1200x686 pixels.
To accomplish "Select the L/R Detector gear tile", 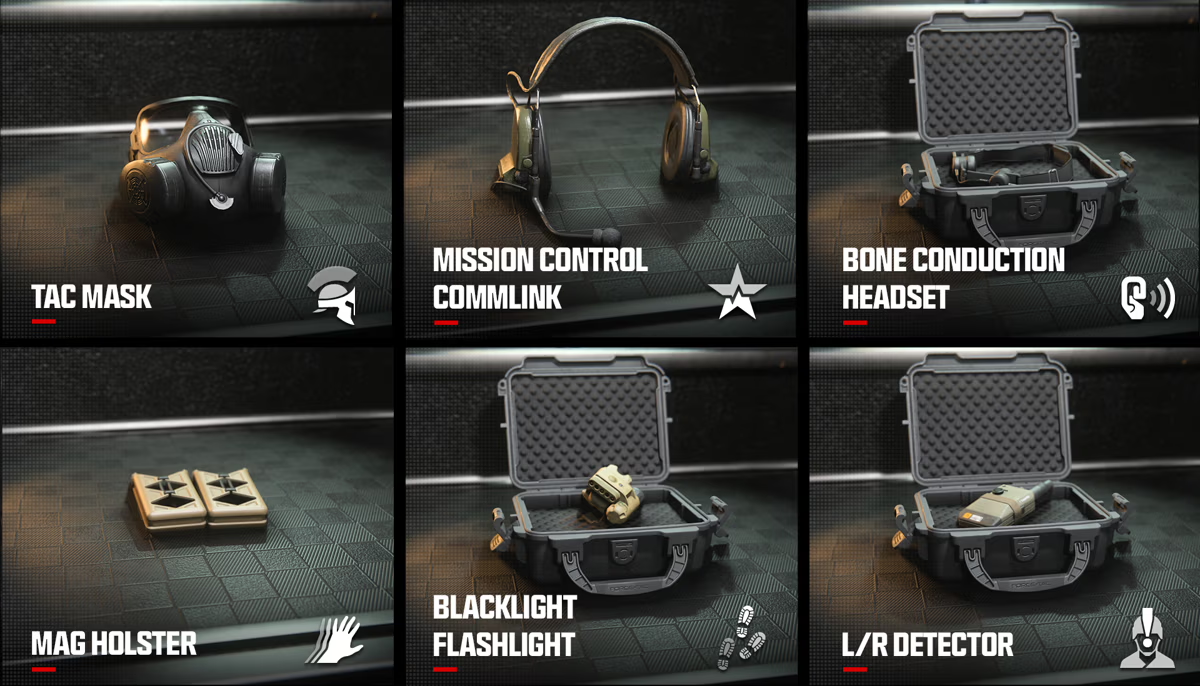I will pyautogui.click(x=1003, y=516).
